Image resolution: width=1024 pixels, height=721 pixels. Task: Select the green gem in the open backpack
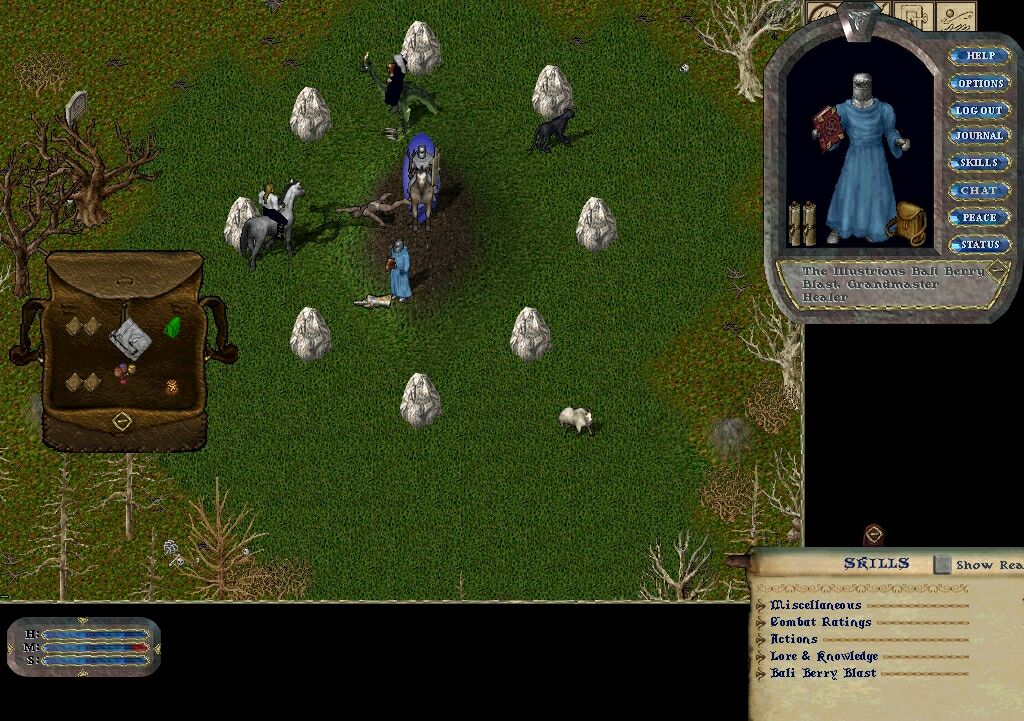pyautogui.click(x=173, y=327)
